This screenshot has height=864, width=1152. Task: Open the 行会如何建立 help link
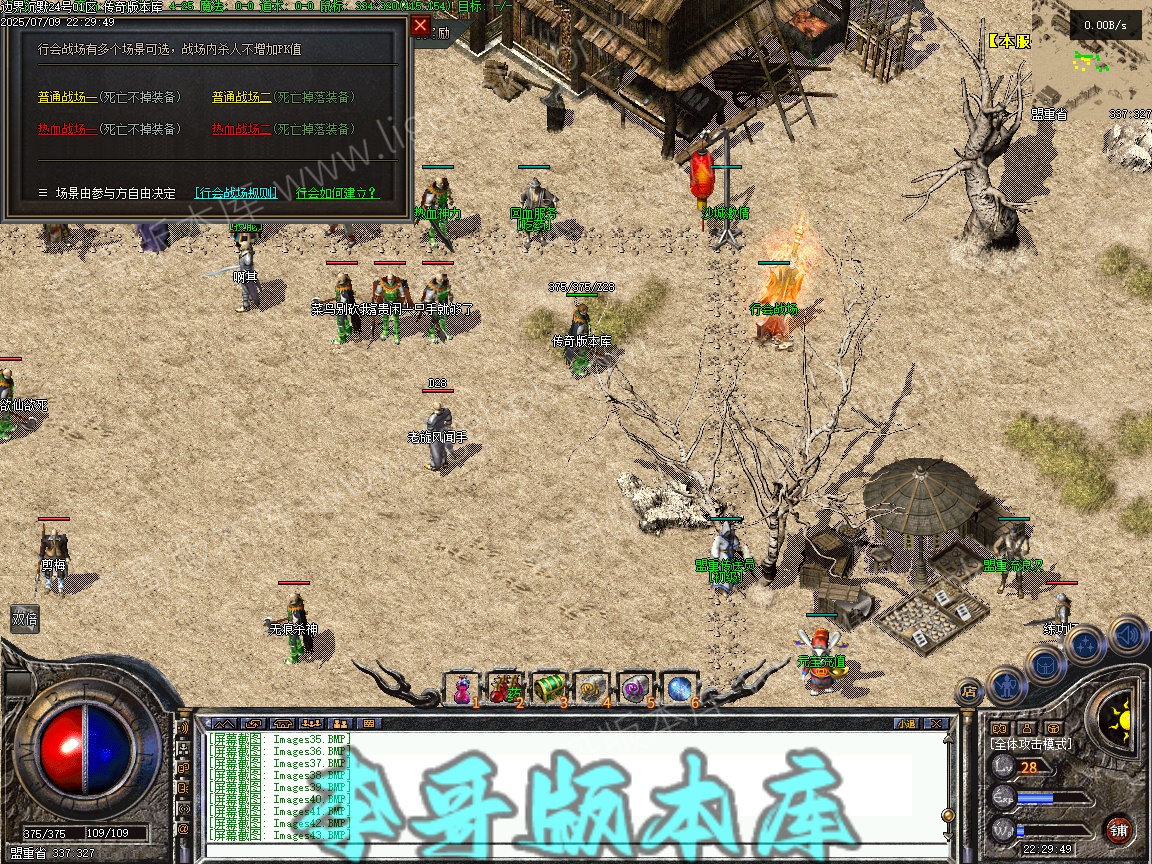(x=337, y=193)
